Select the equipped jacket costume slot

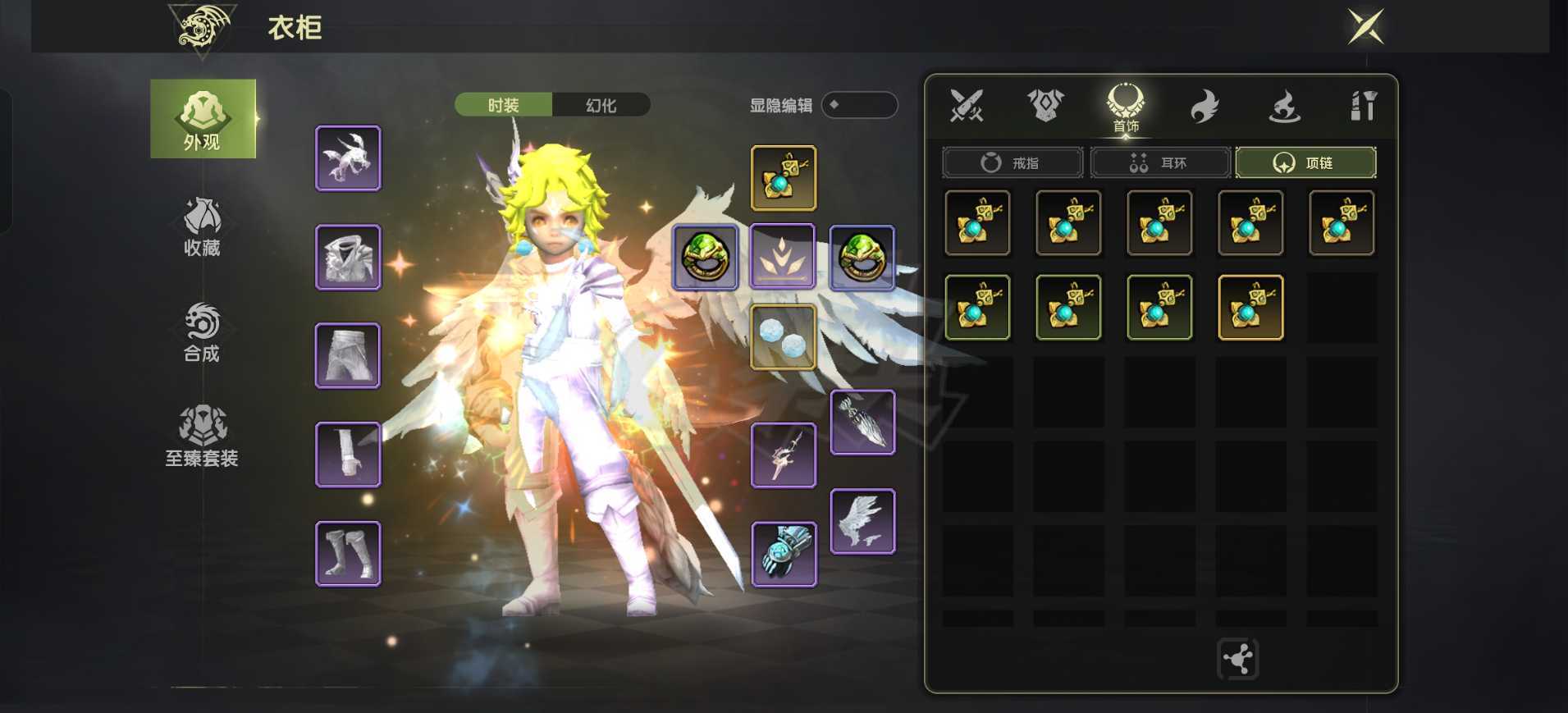pyautogui.click(x=348, y=257)
